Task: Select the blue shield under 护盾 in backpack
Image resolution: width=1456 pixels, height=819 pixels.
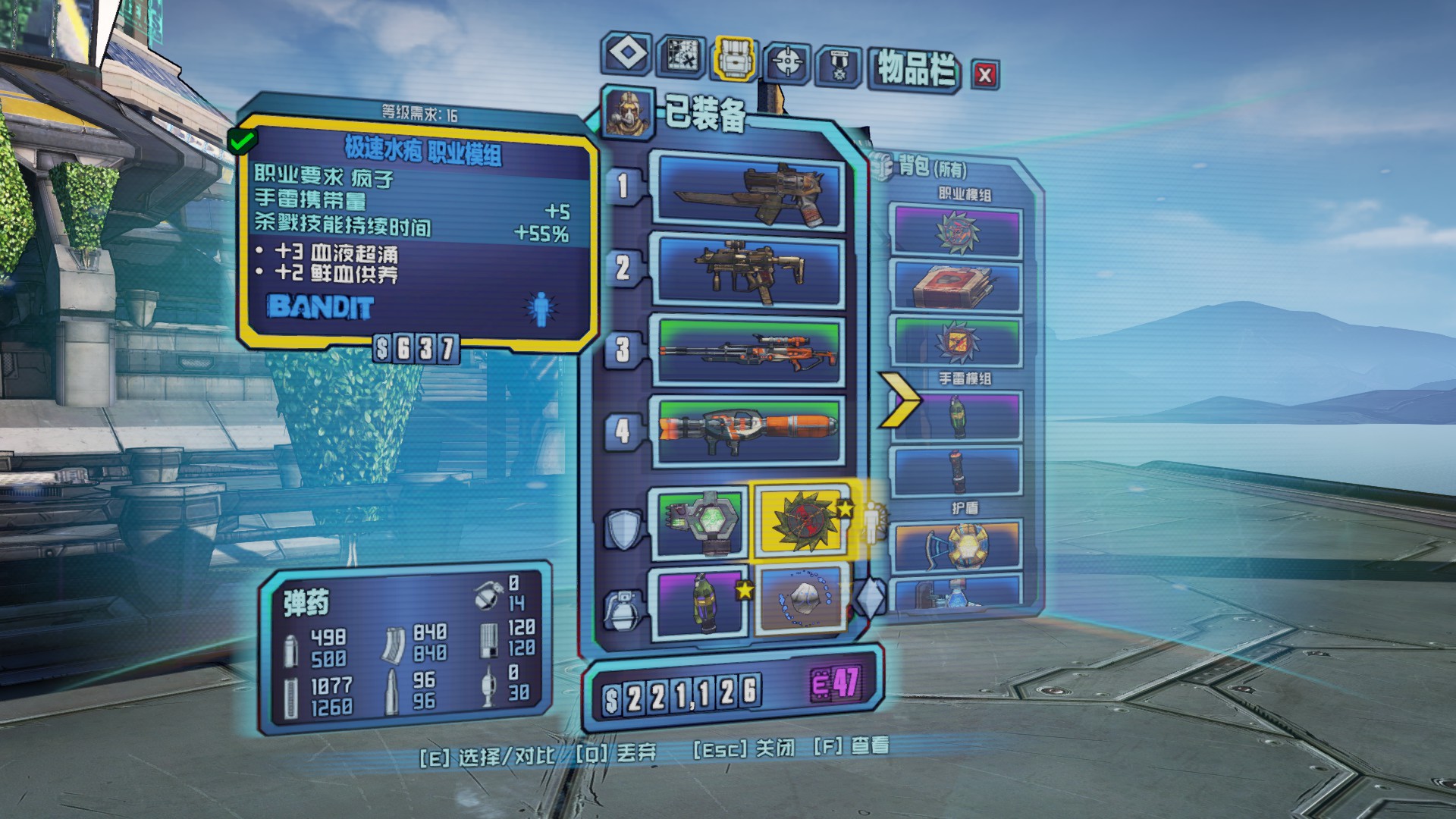Action: click(x=957, y=545)
